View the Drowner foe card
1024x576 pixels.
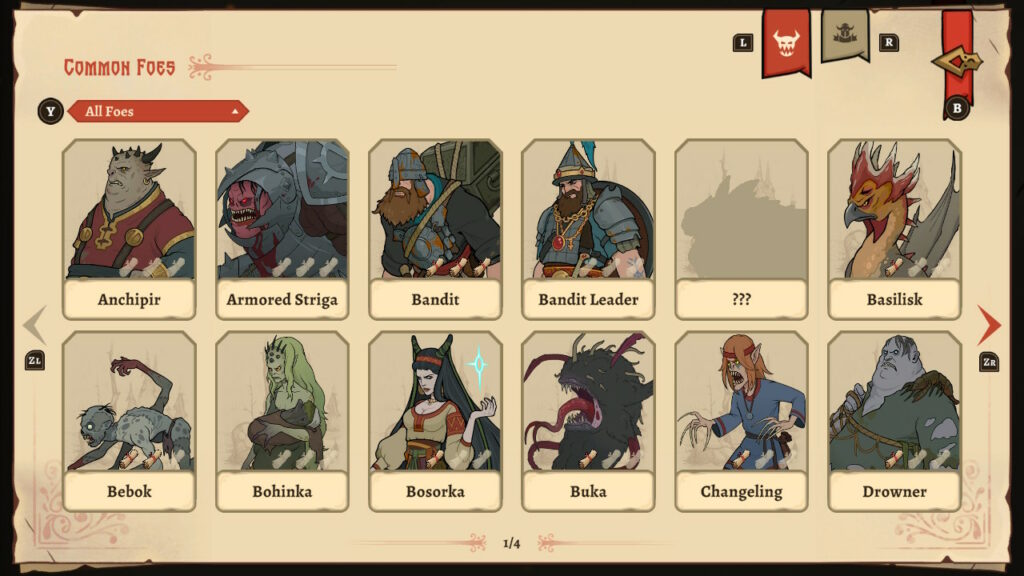tap(894, 420)
